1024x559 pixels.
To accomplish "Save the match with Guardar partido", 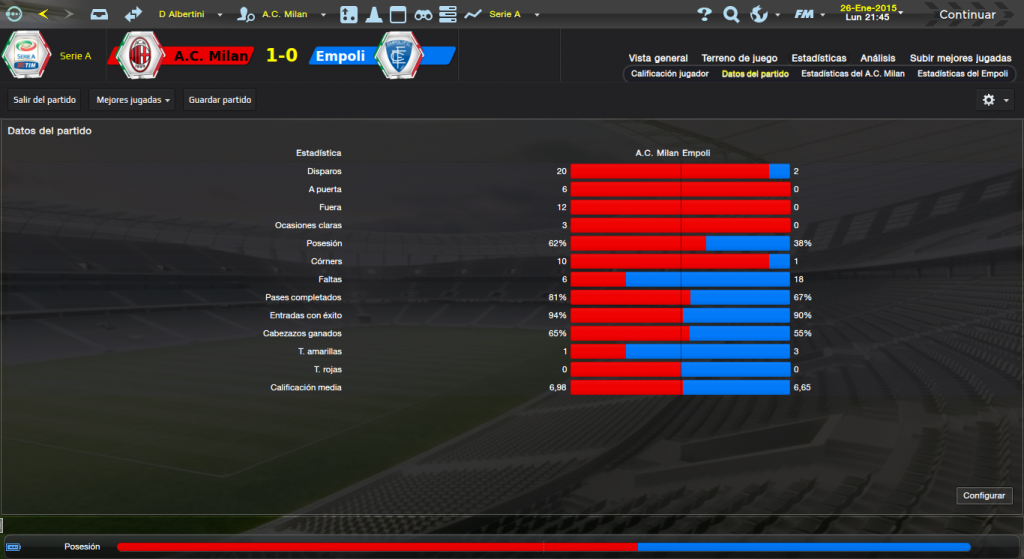I will click(x=220, y=100).
